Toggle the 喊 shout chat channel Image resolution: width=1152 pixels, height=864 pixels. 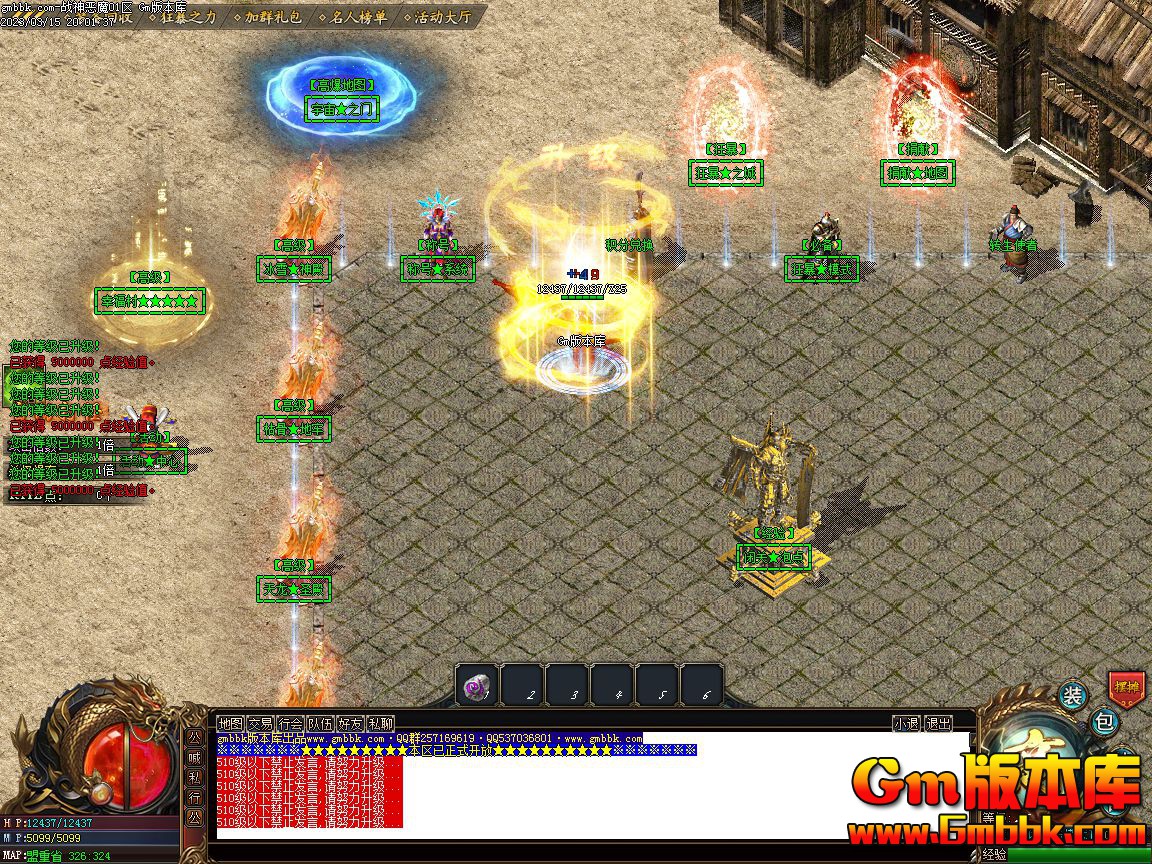click(x=195, y=757)
